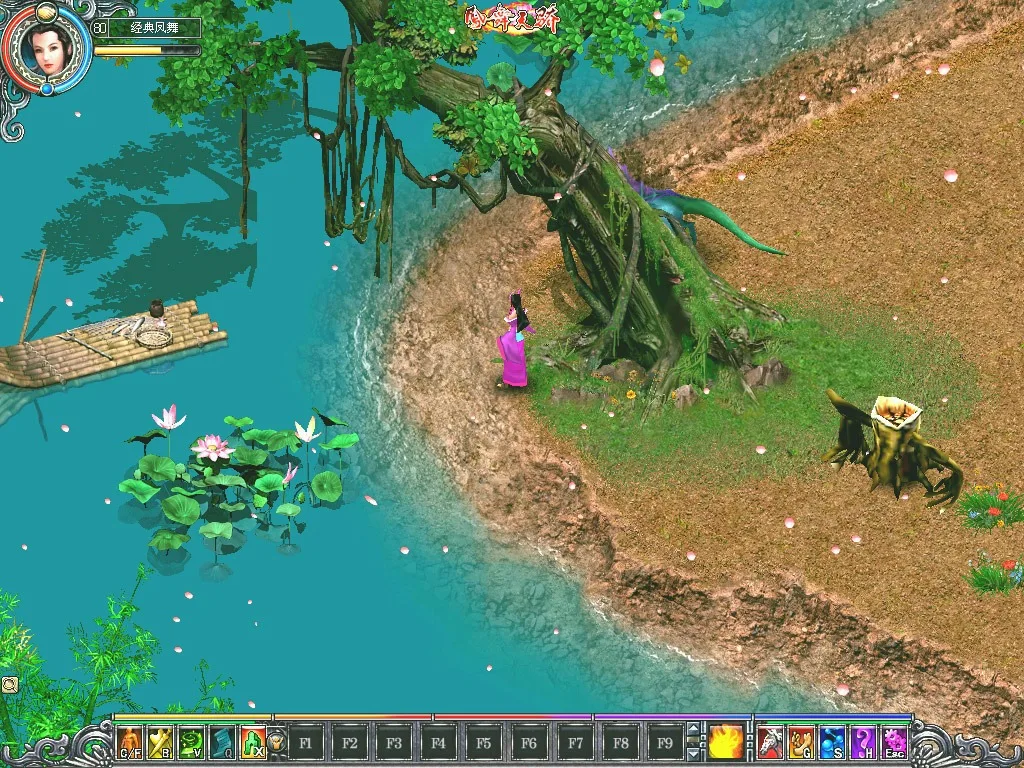This screenshot has height=768, width=1024.
Task: Open the bag icon marked B
Action: tap(161, 742)
